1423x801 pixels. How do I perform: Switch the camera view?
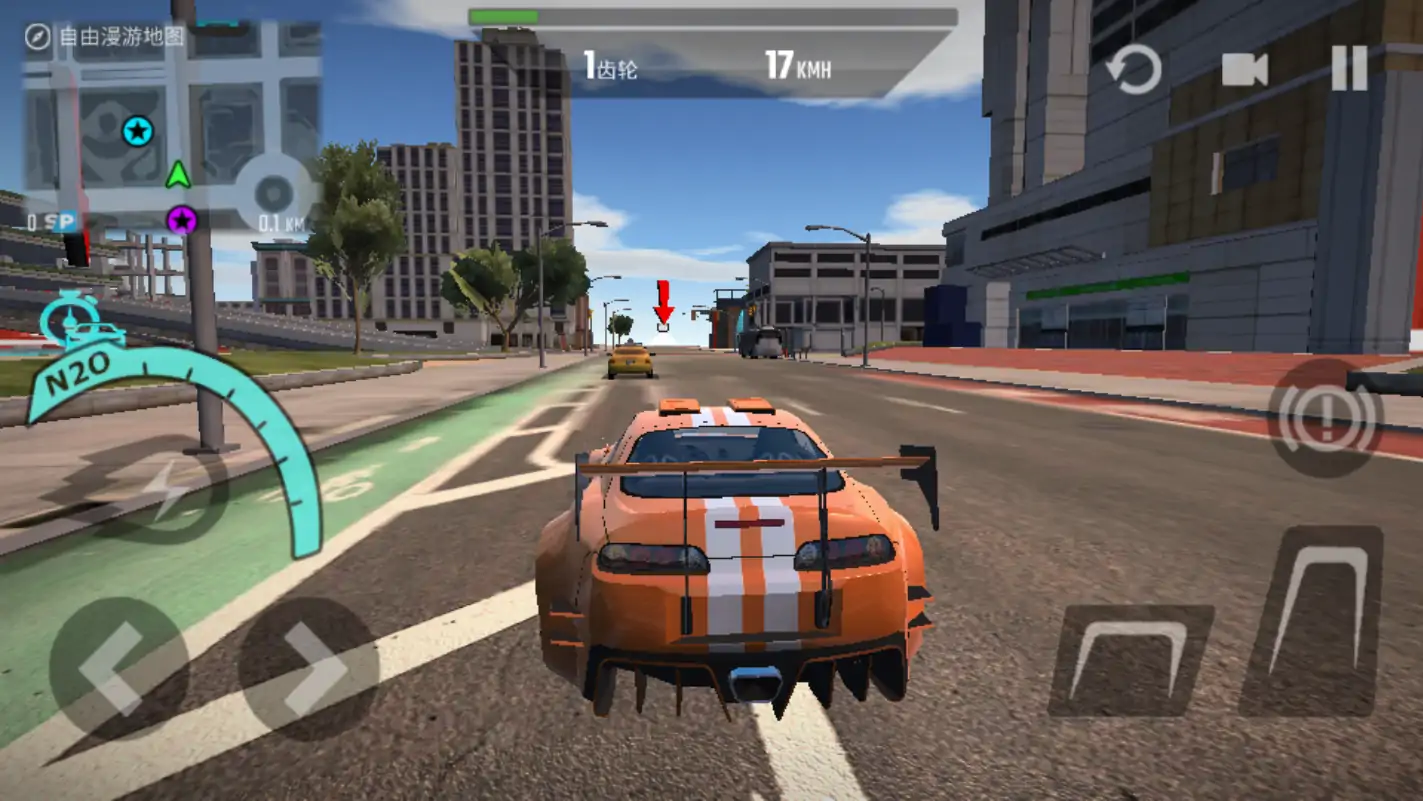1245,70
